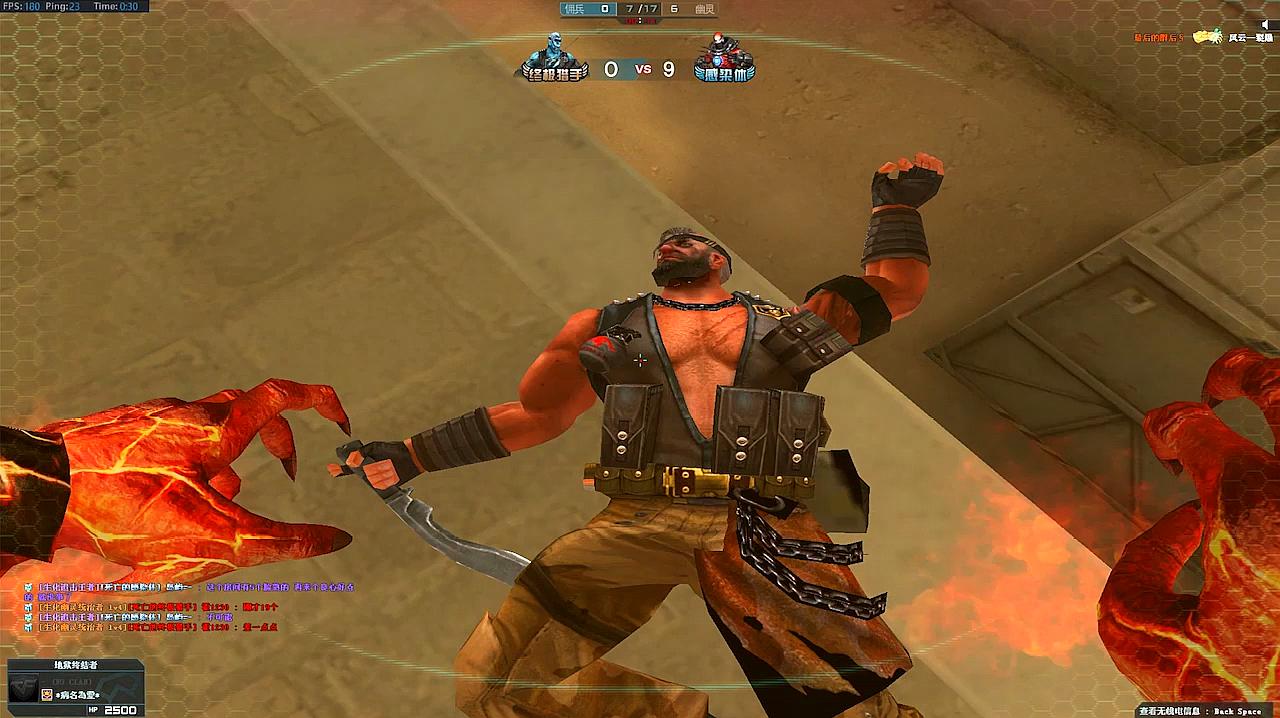Click the kill feed claw weapon icon
Image resolution: width=1280 pixels, height=718 pixels.
[1208, 37]
